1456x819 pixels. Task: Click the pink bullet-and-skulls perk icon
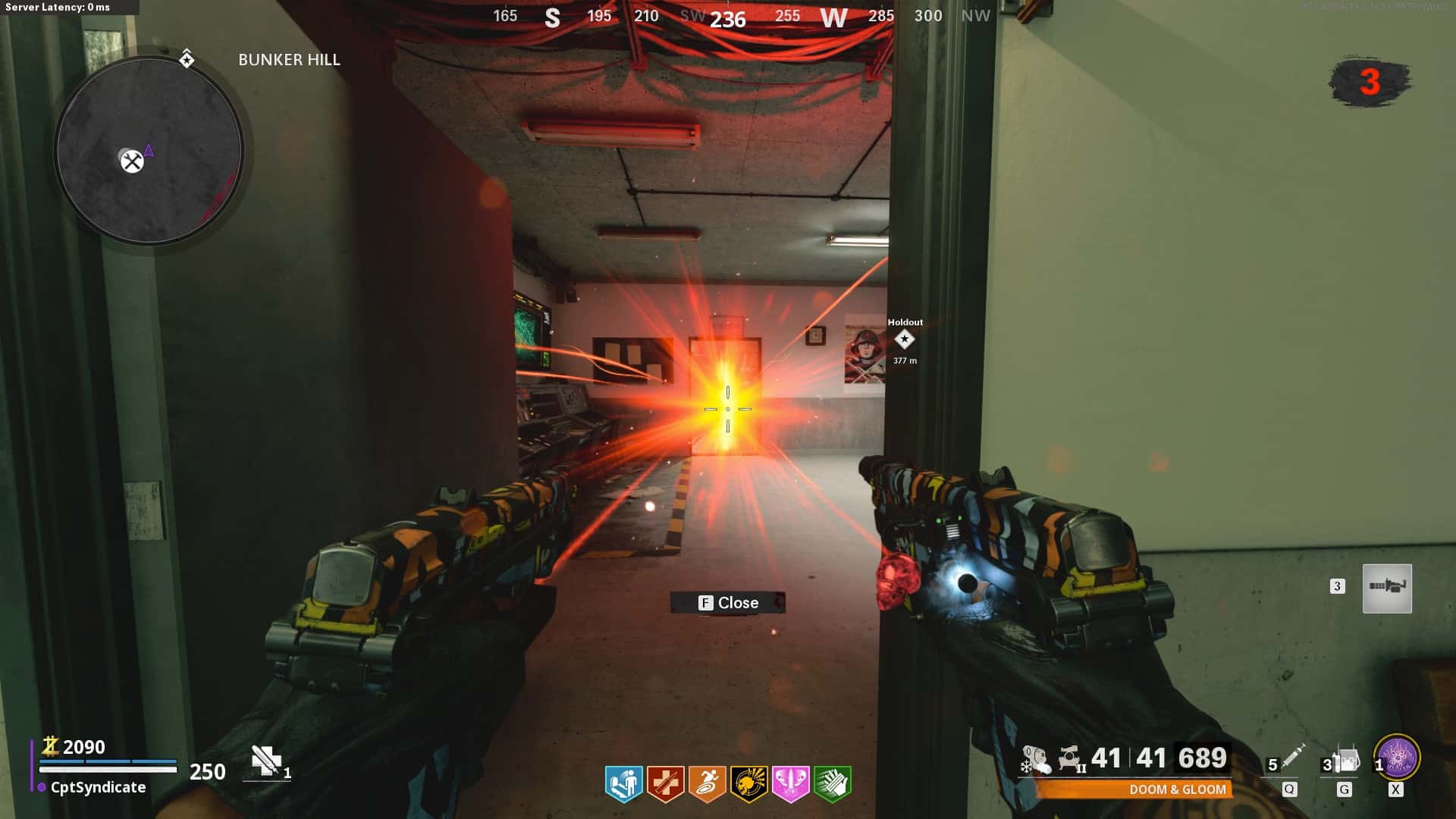click(x=790, y=783)
